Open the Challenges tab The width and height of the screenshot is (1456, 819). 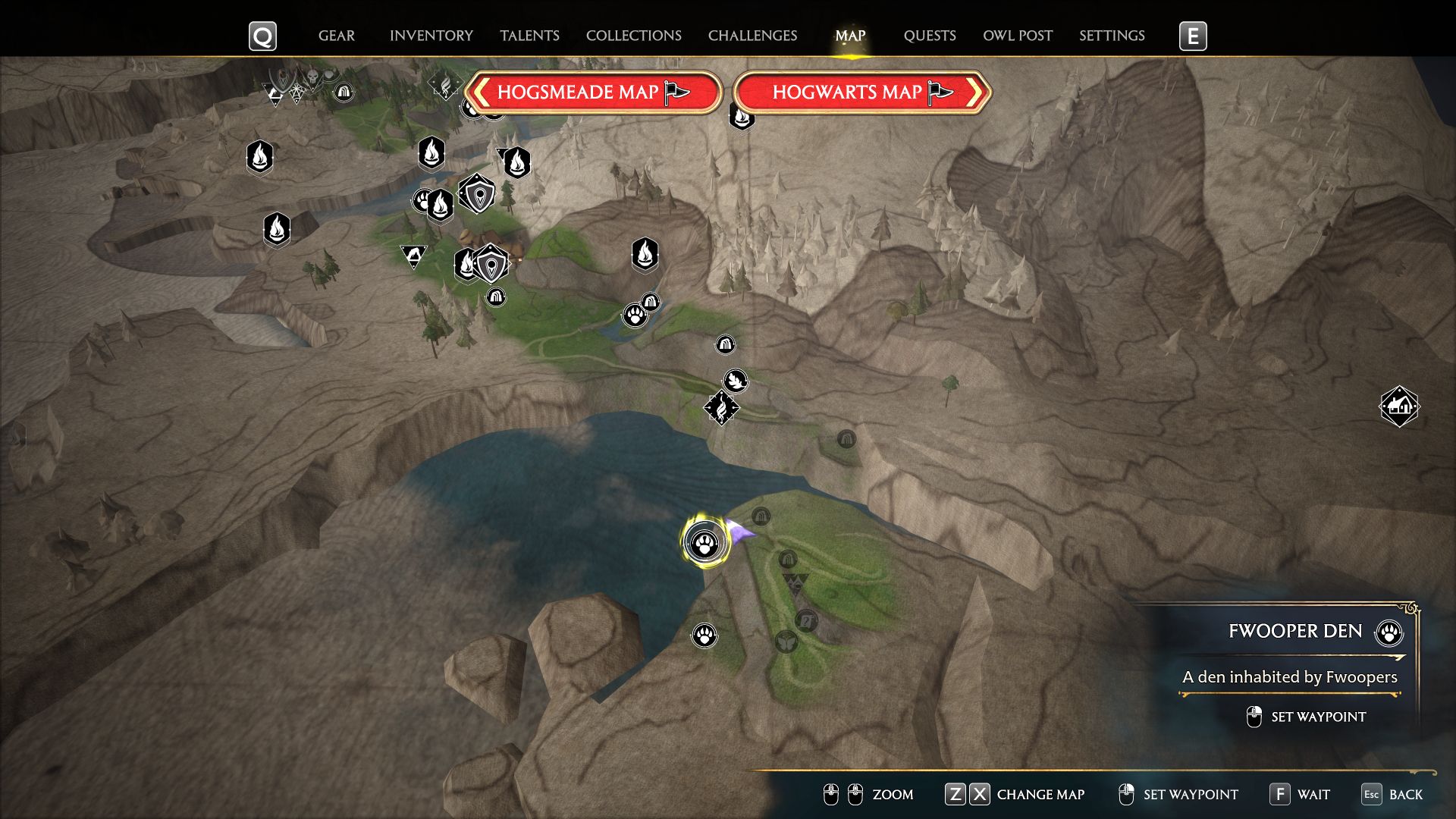(x=752, y=36)
